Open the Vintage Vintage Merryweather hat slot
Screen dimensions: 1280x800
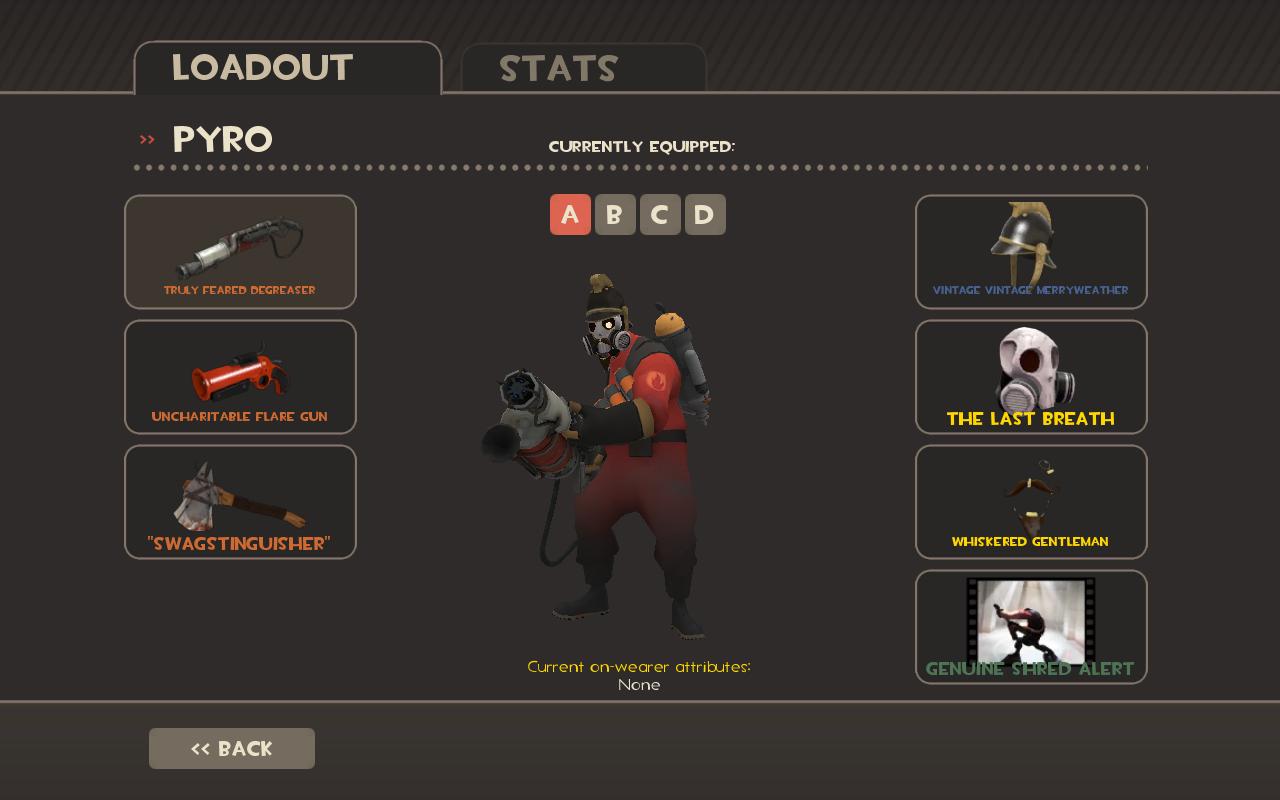1031,252
